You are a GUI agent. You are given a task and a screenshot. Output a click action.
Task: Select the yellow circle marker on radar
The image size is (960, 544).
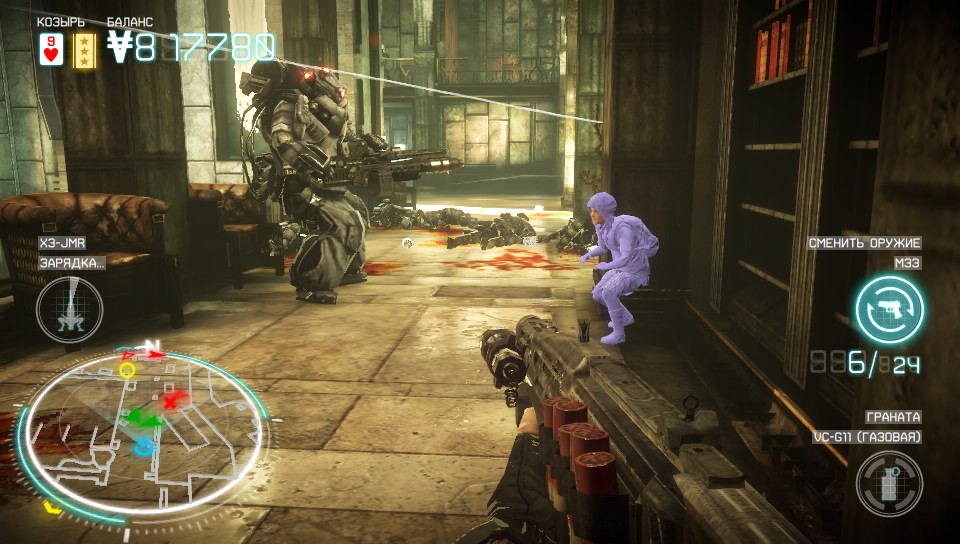[127, 370]
